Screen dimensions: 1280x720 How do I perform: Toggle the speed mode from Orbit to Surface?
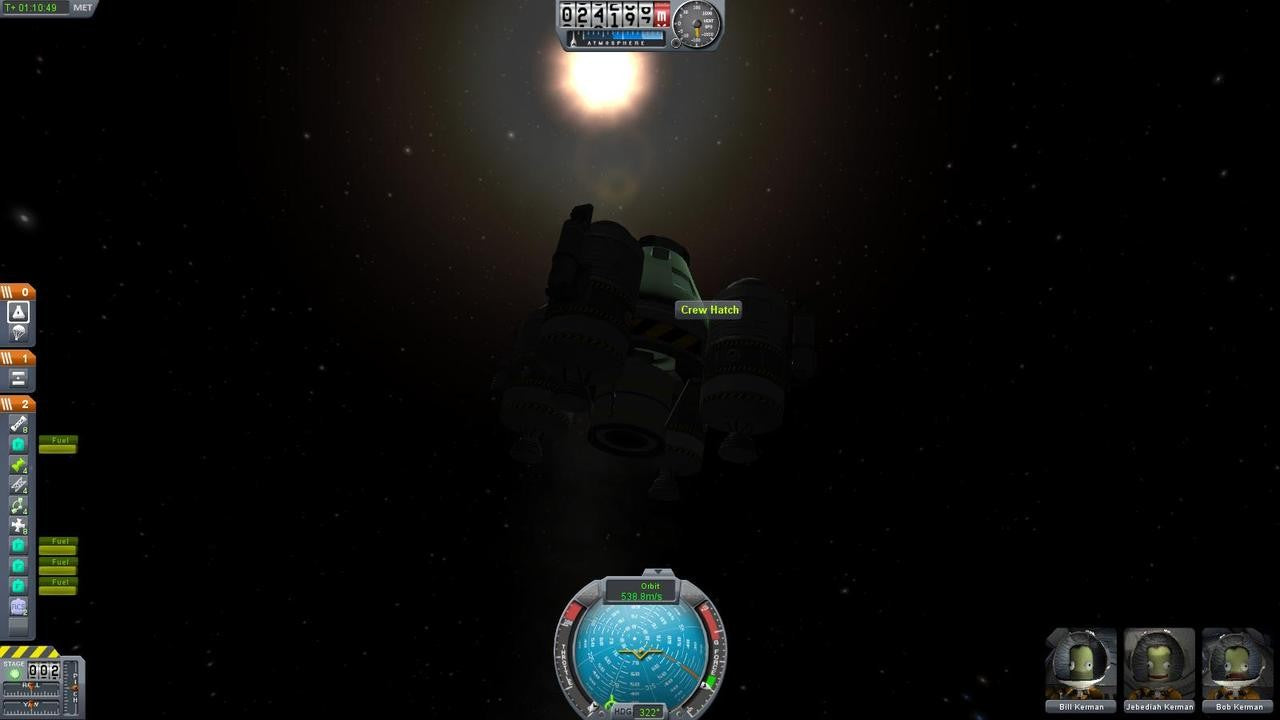(650, 587)
